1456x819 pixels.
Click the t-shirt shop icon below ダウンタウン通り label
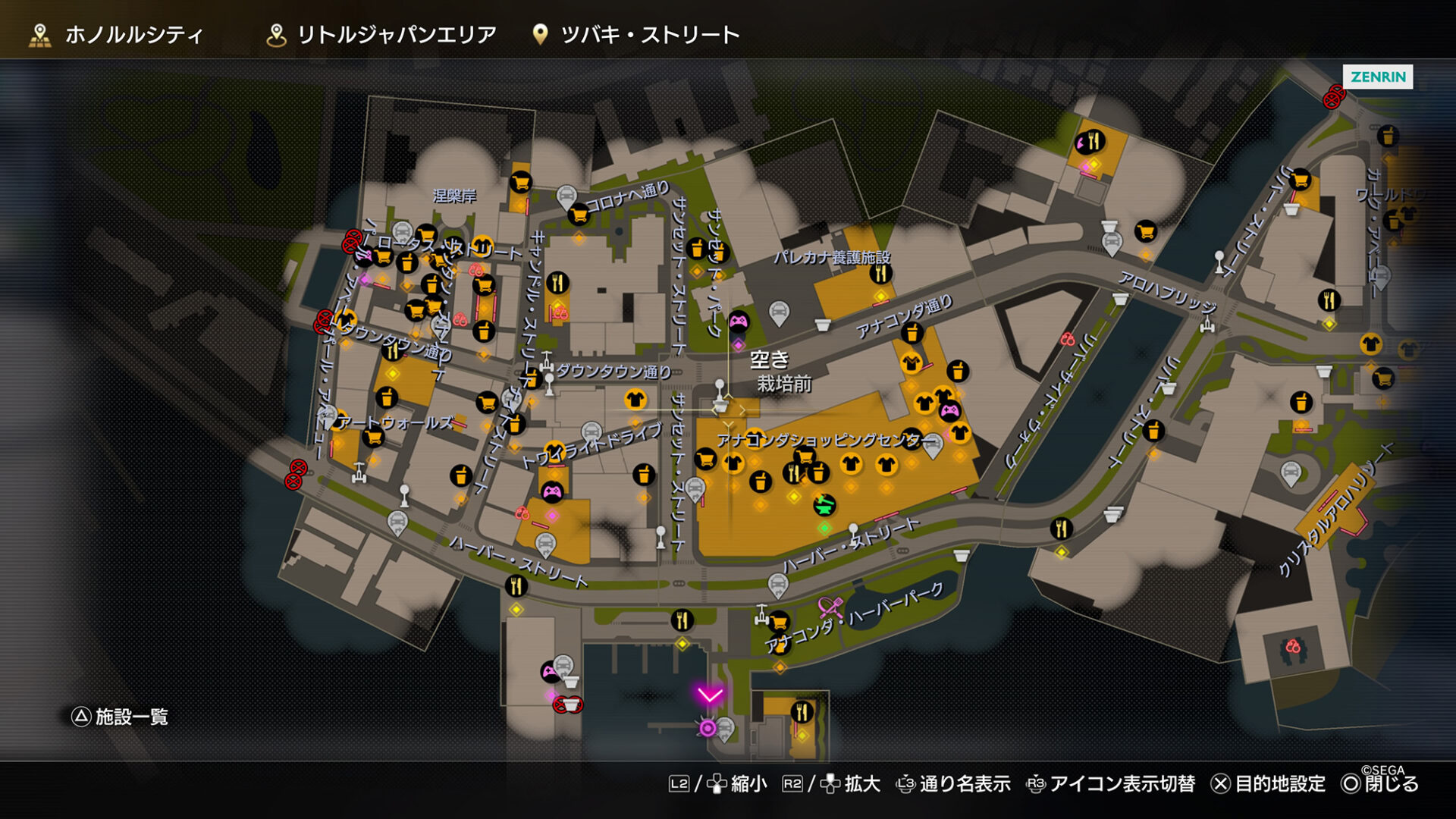click(635, 399)
